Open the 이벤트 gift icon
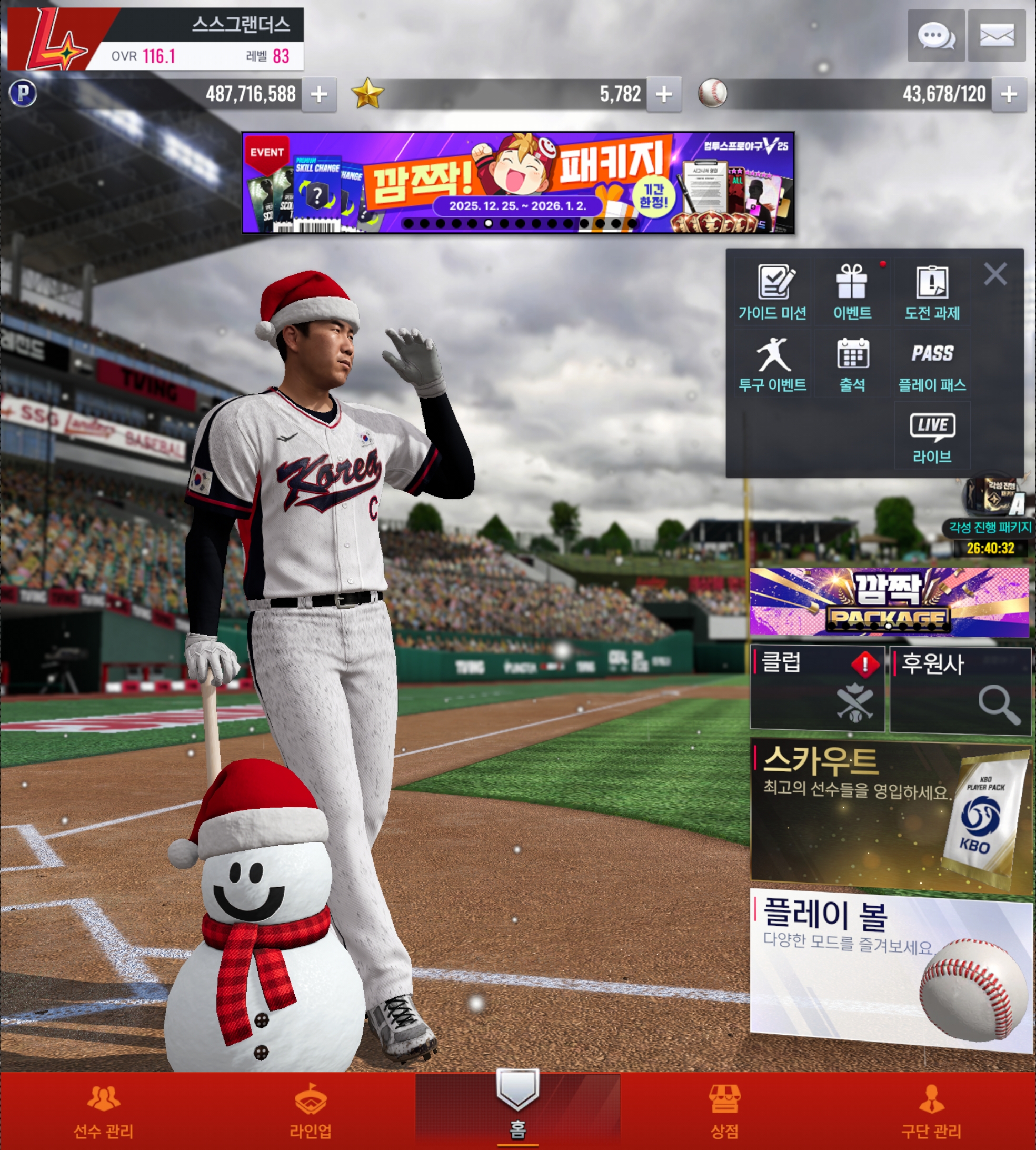This screenshot has height=1150, width=1036. coord(852,293)
